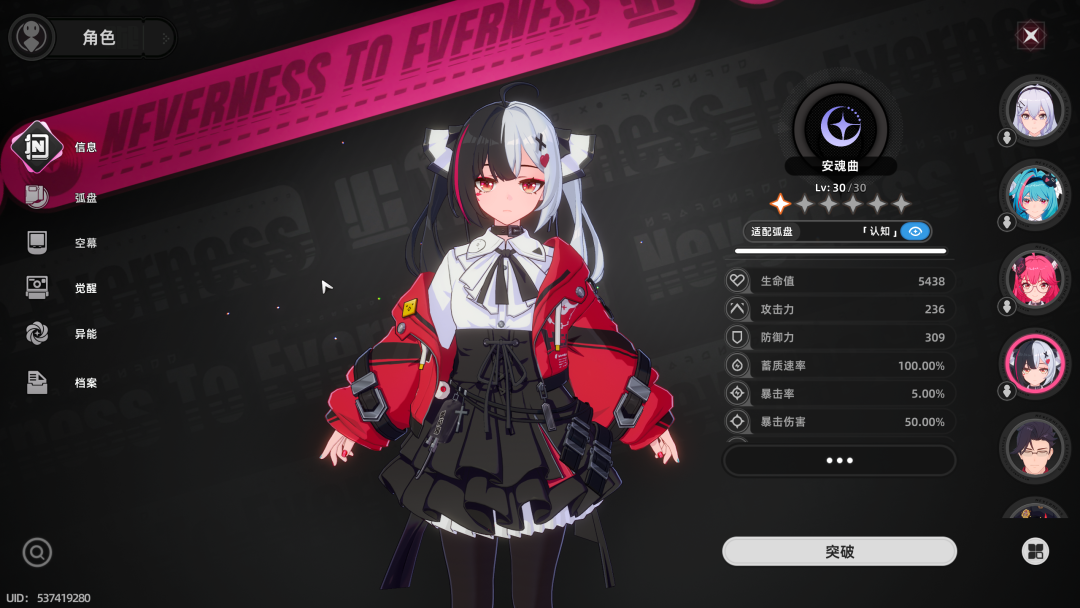This screenshot has height=608, width=1080.
Task: Select the 空幕 tab
Action: 60,243
